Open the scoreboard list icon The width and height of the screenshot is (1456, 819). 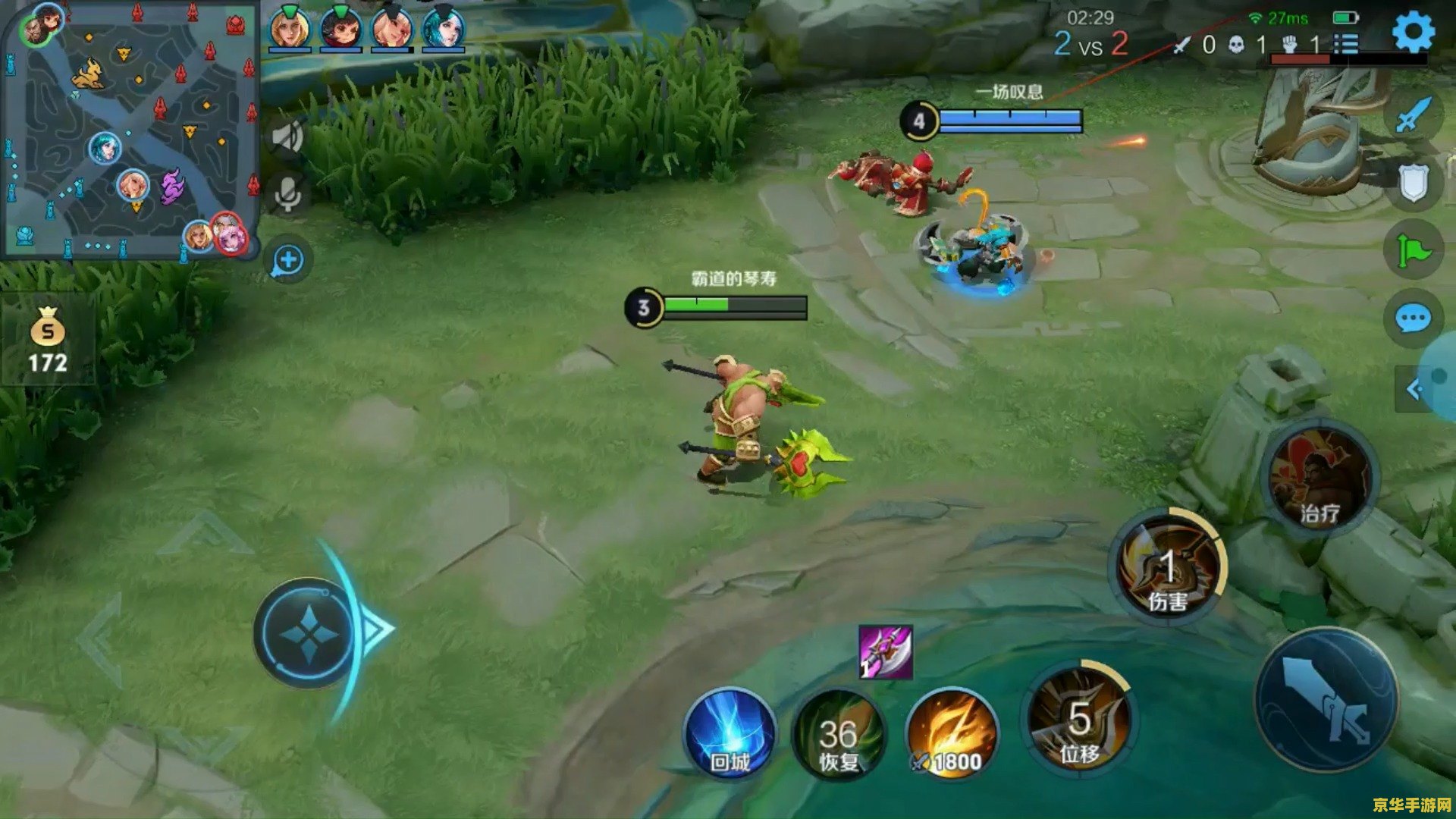point(1346,44)
